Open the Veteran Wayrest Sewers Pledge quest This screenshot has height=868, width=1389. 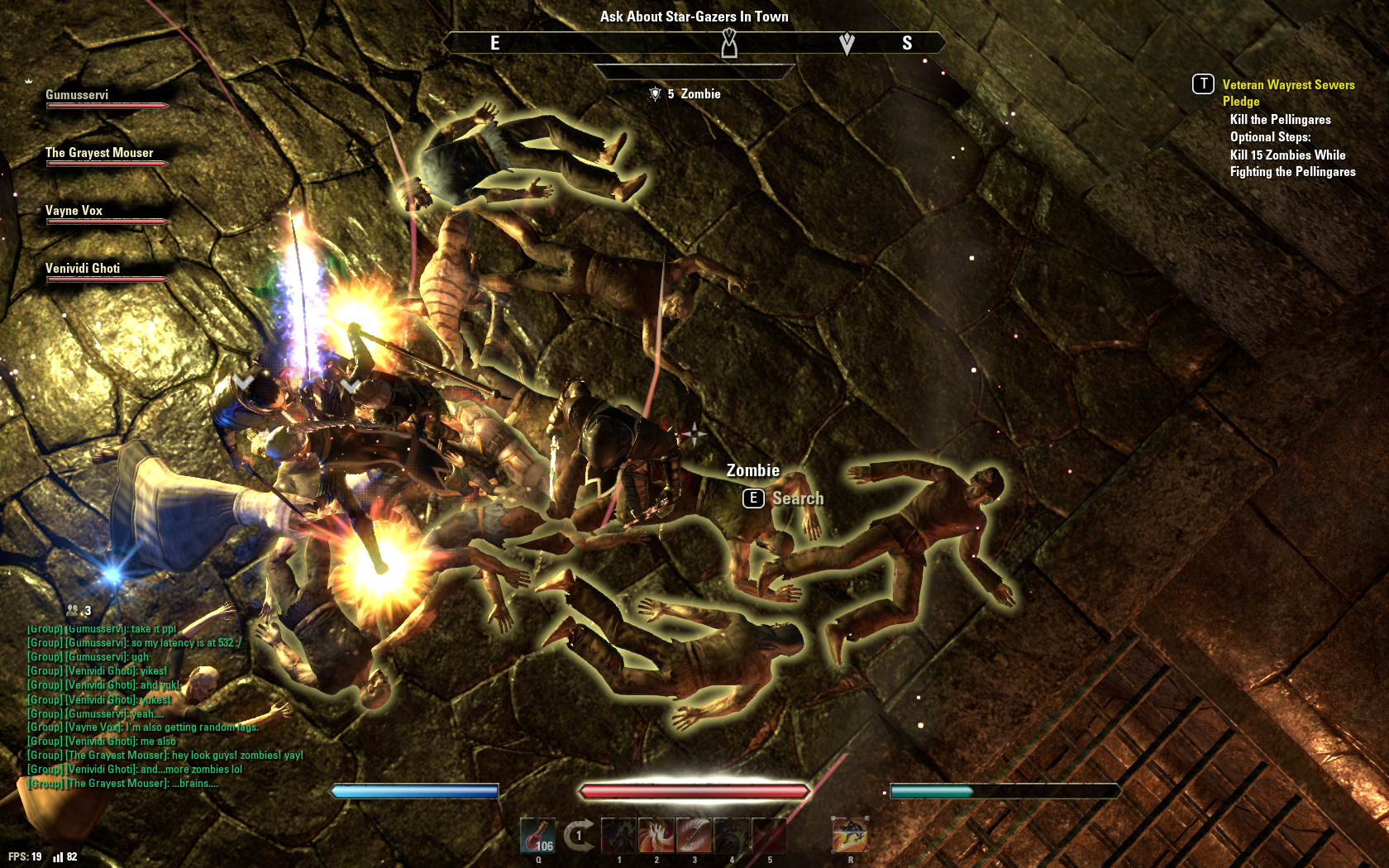[x=1287, y=93]
